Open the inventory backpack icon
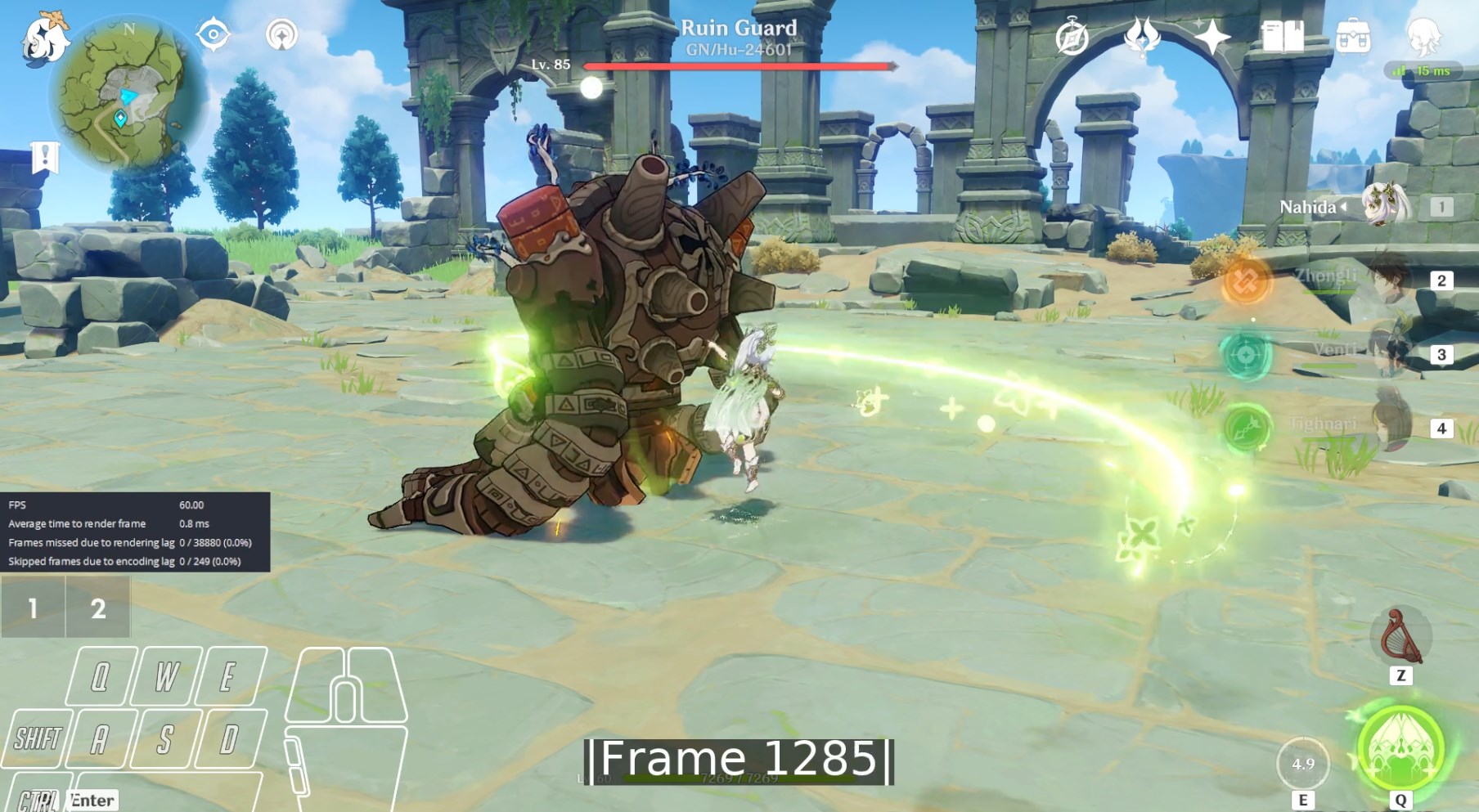The height and width of the screenshot is (812, 1479). (1352, 37)
